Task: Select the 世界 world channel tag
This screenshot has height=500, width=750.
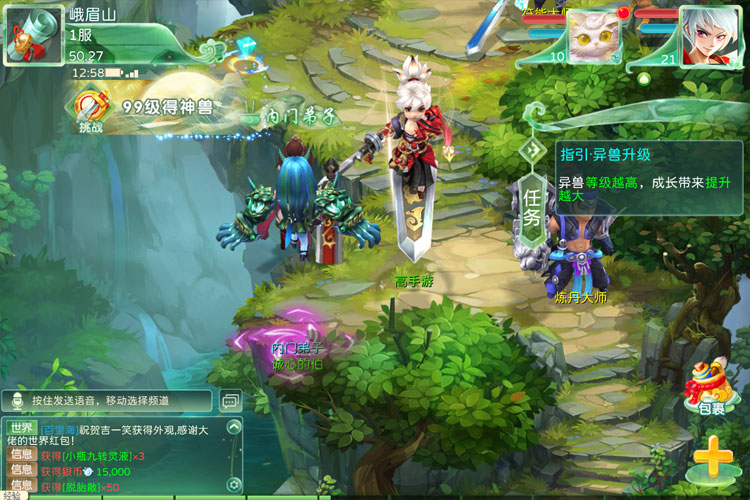Action: click(22, 428)
